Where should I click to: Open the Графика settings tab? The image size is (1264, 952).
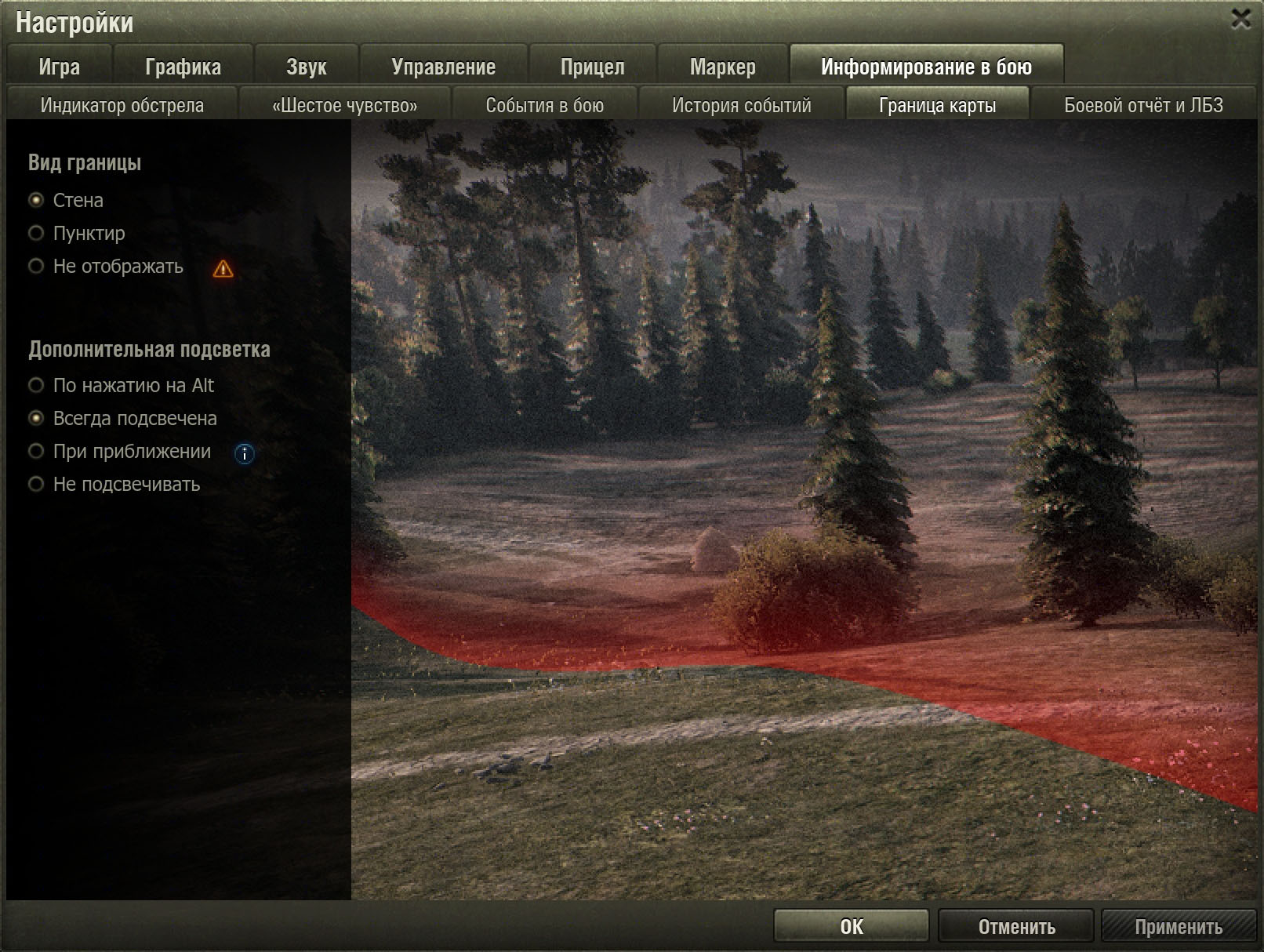[183, 67]
